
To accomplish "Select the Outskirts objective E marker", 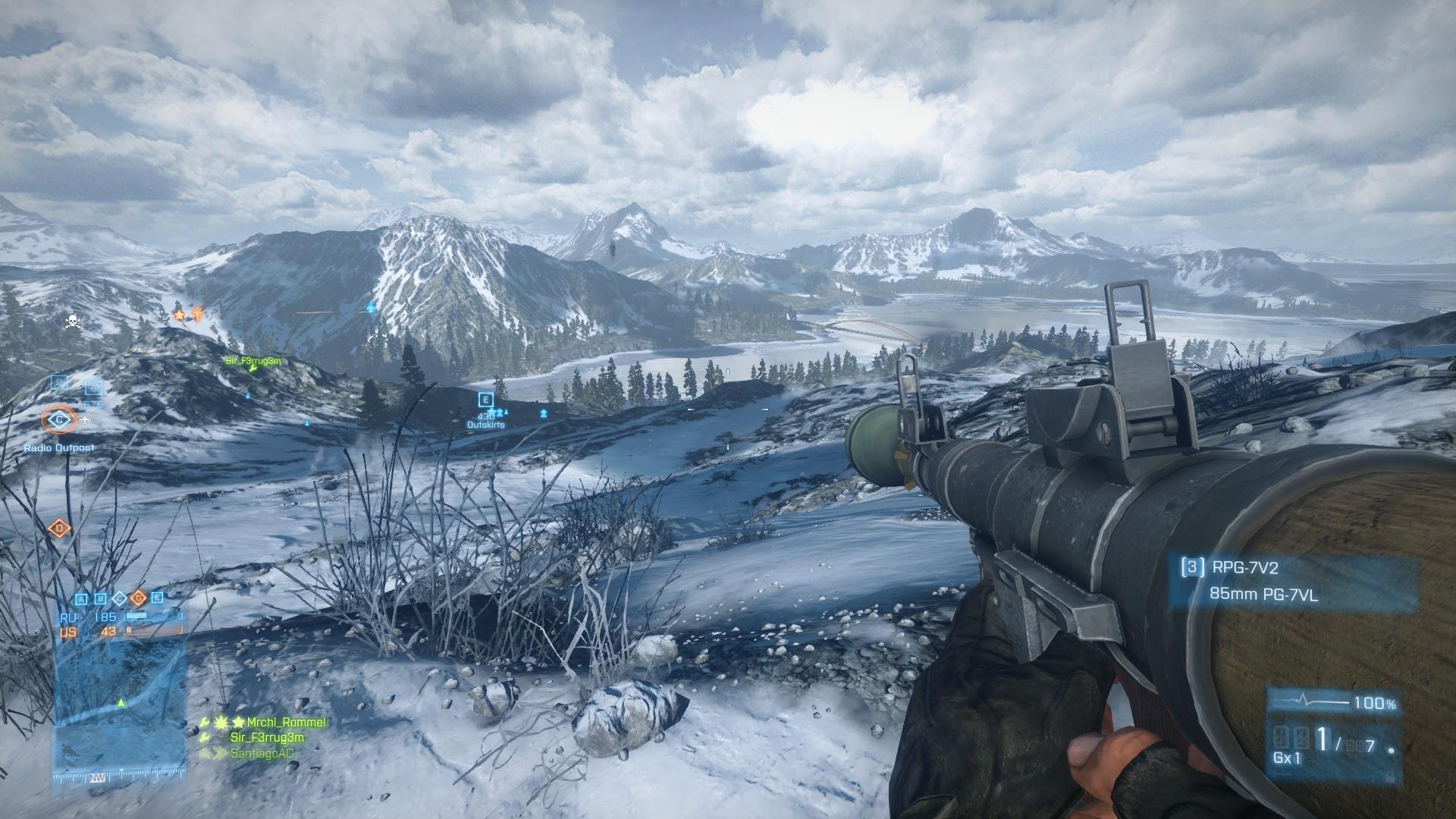I will click(486, 400).
